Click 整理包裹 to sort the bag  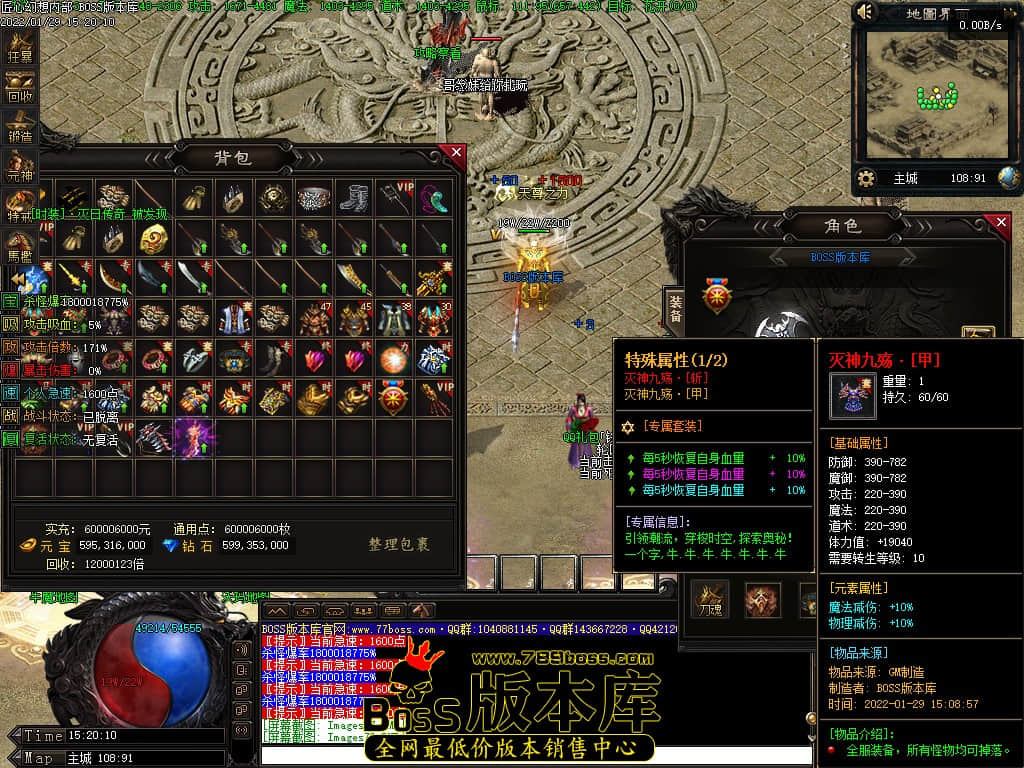point(398,545)
